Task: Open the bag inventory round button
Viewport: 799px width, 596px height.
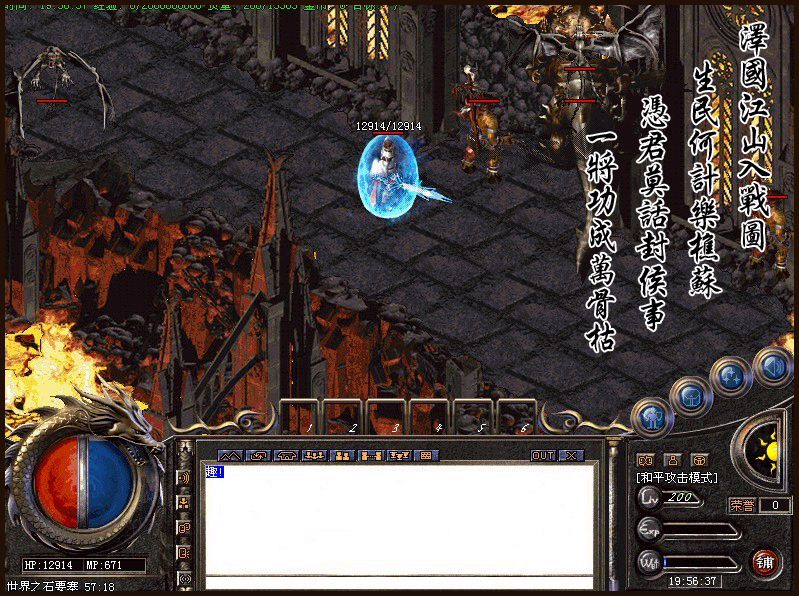Action: point(690,397)
